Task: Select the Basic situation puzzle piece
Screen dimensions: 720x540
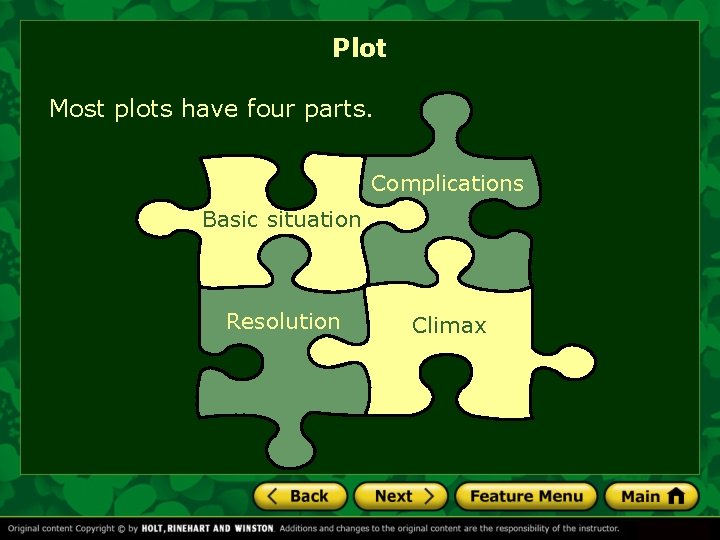Action: tap(281, 220)
